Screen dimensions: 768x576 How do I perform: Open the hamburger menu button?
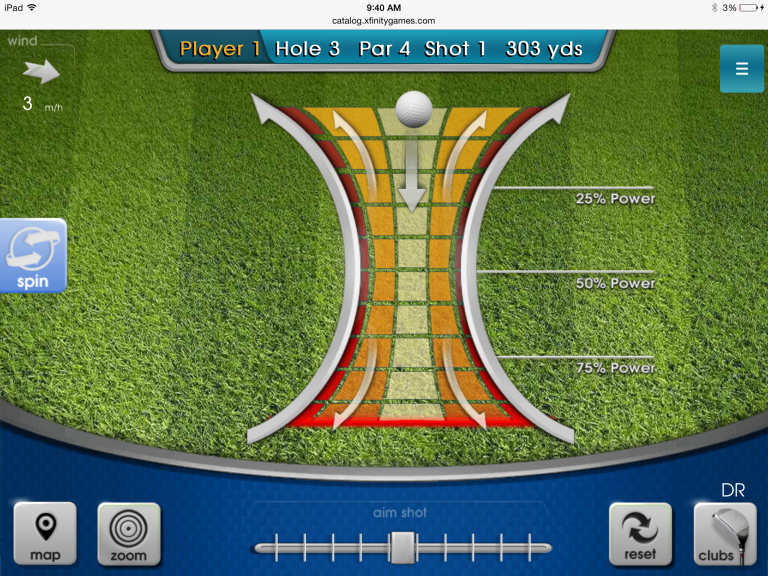tap(741, 69)
